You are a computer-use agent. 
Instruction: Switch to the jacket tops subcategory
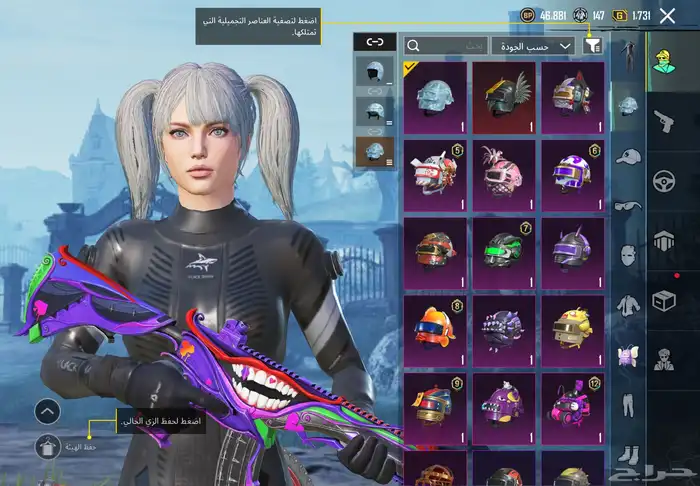pos(627,304)
